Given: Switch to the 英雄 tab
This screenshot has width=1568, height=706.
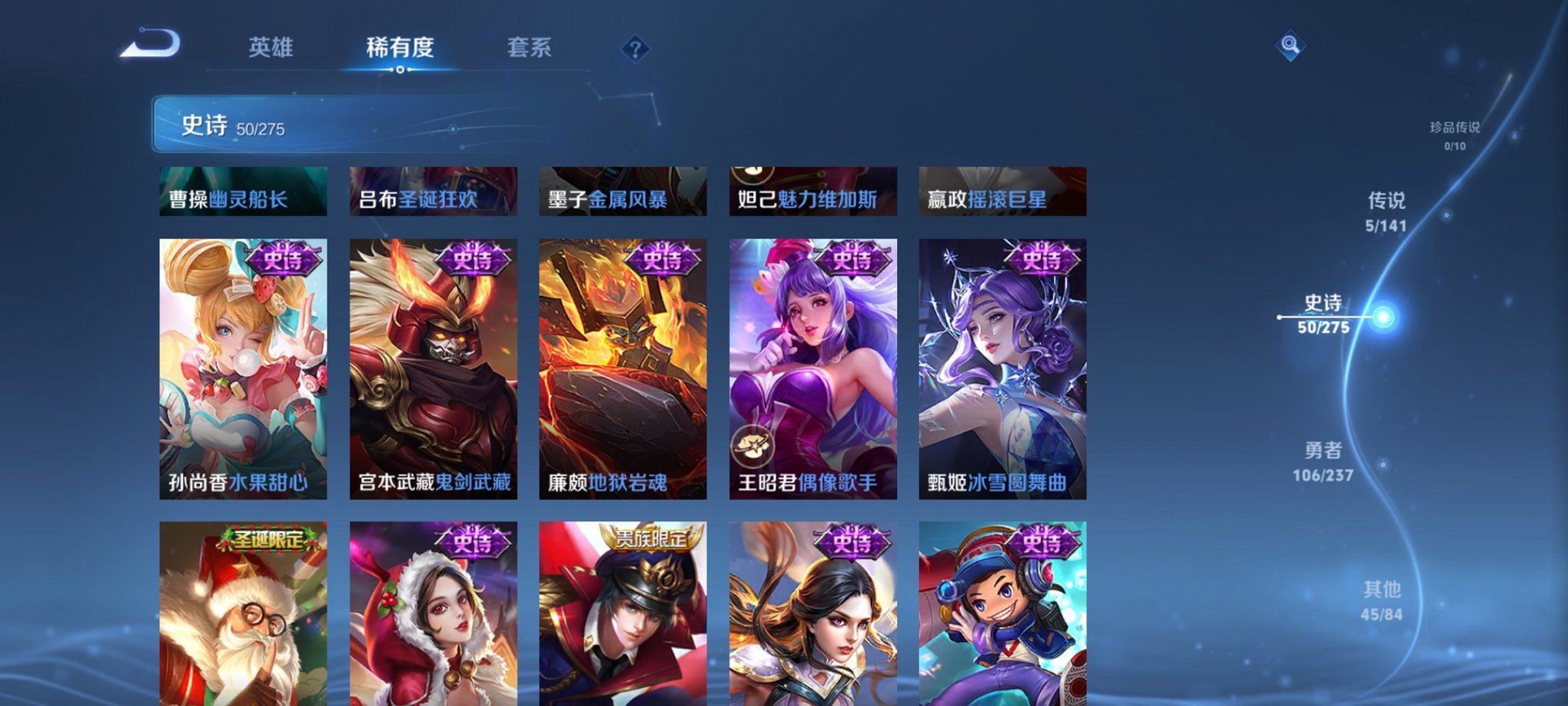Looking at the screenshot, I should (x=271, y=48).
